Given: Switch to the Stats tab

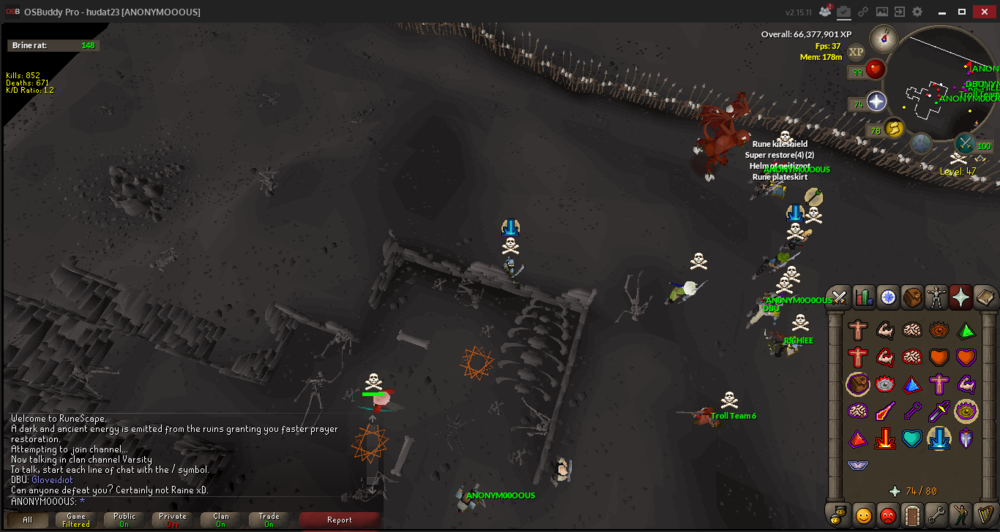Looking at the screenshot, I should pyautogui.click(x=863, y=297).
